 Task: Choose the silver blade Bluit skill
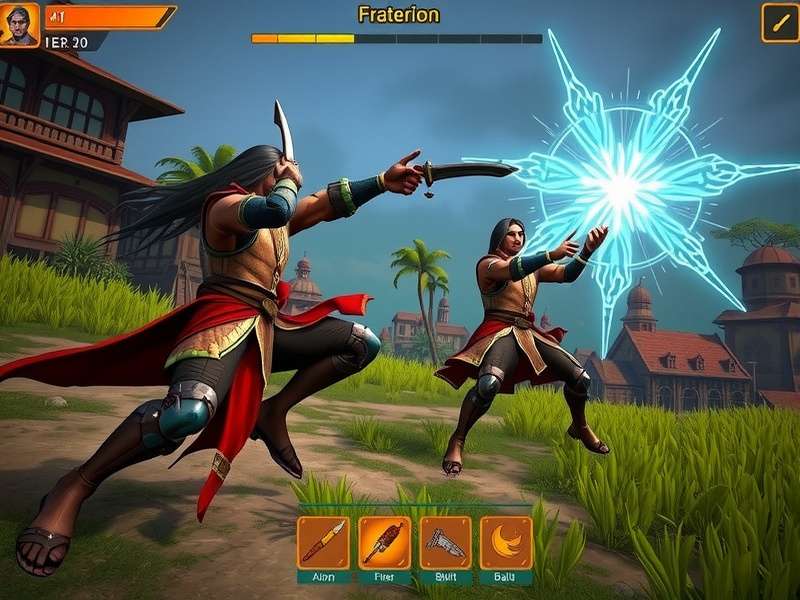pyautogui.click(x=445, y=542)
